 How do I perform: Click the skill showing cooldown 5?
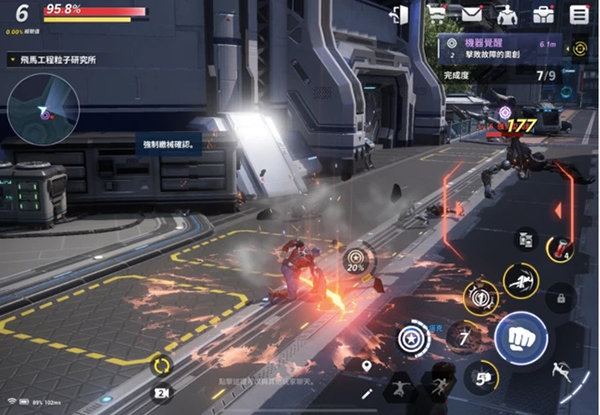point(480,376)
